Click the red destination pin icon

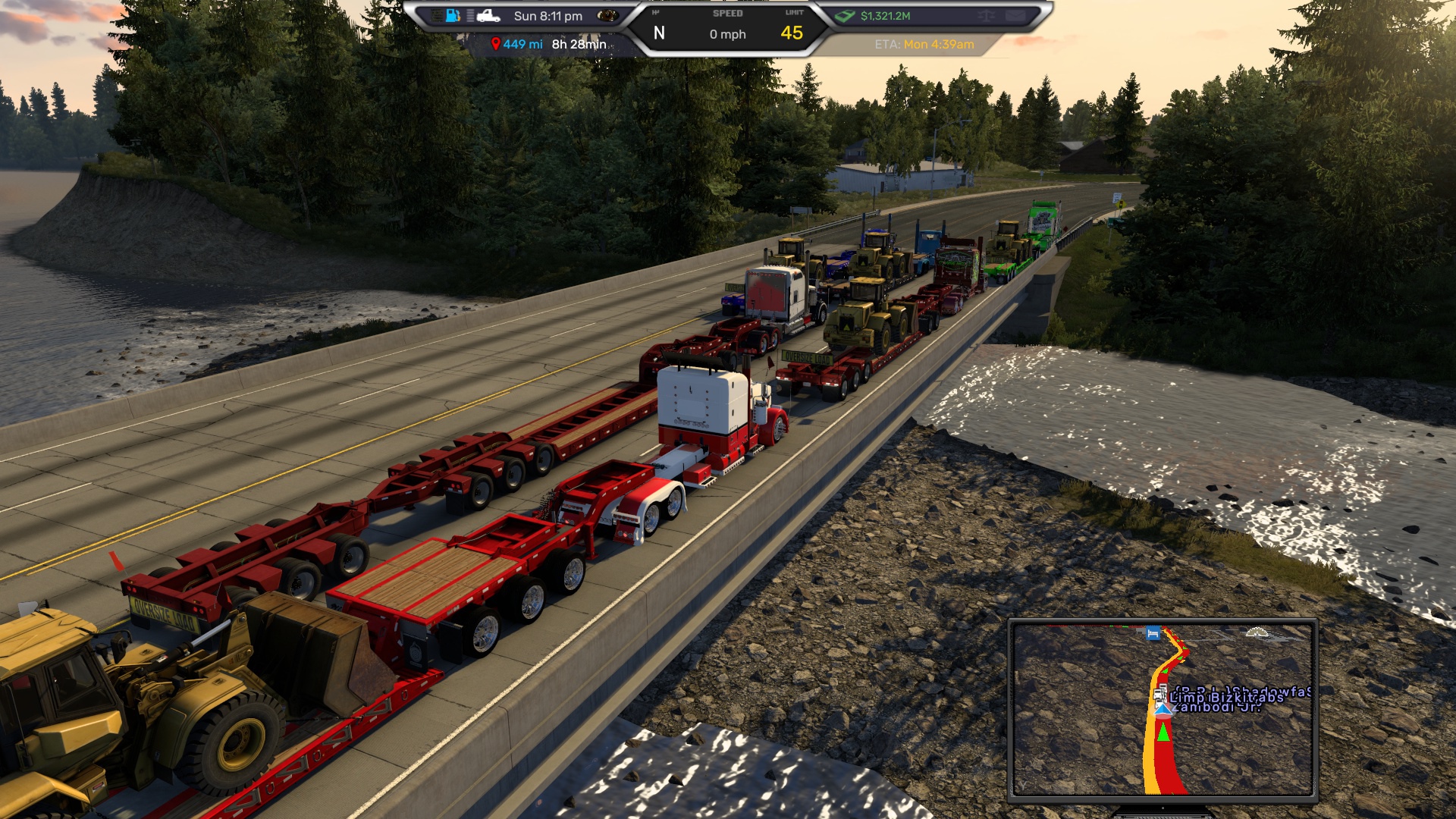click(495, 44)
